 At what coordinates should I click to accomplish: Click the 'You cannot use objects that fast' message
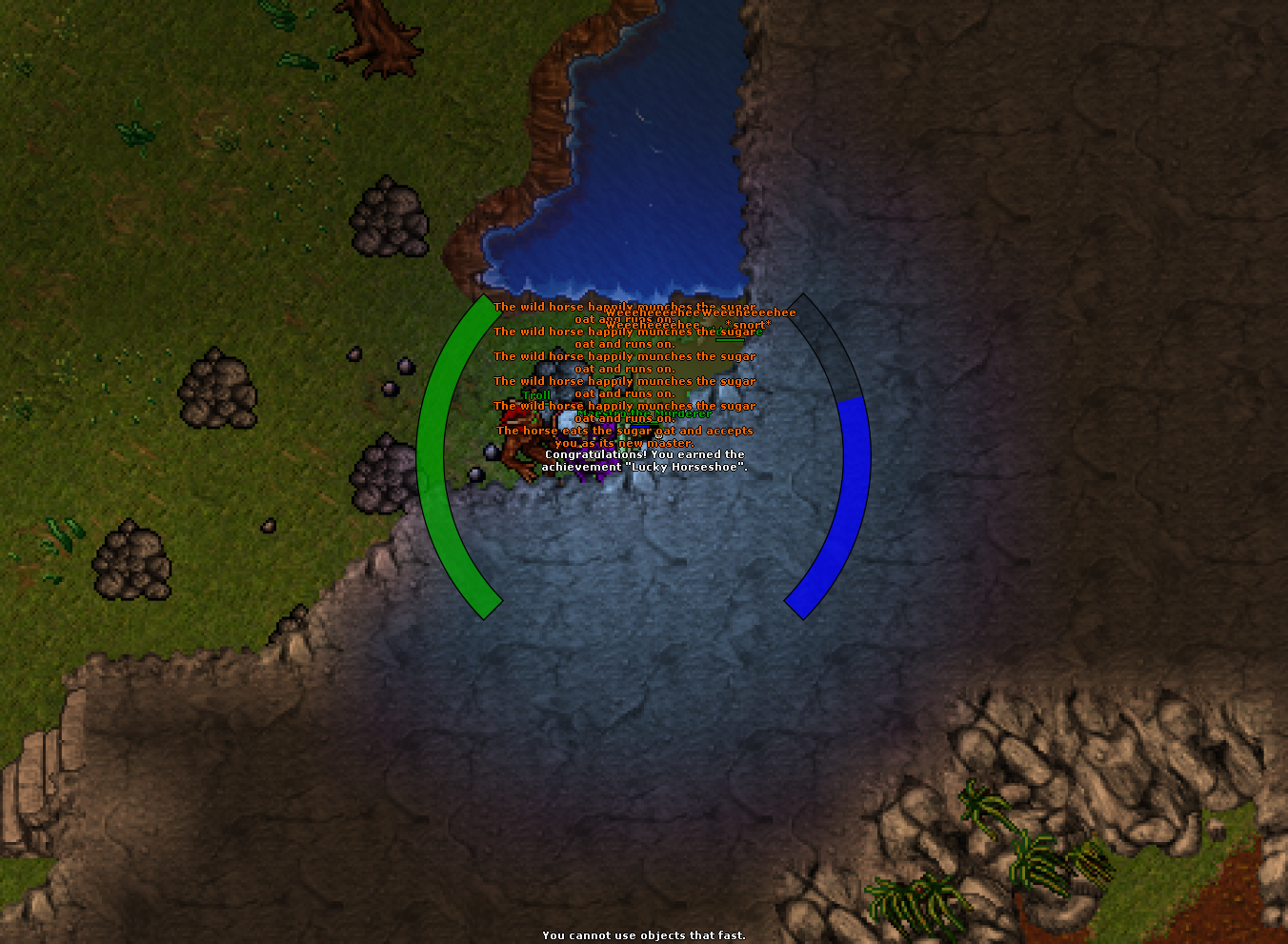click(x=643, y=935)
